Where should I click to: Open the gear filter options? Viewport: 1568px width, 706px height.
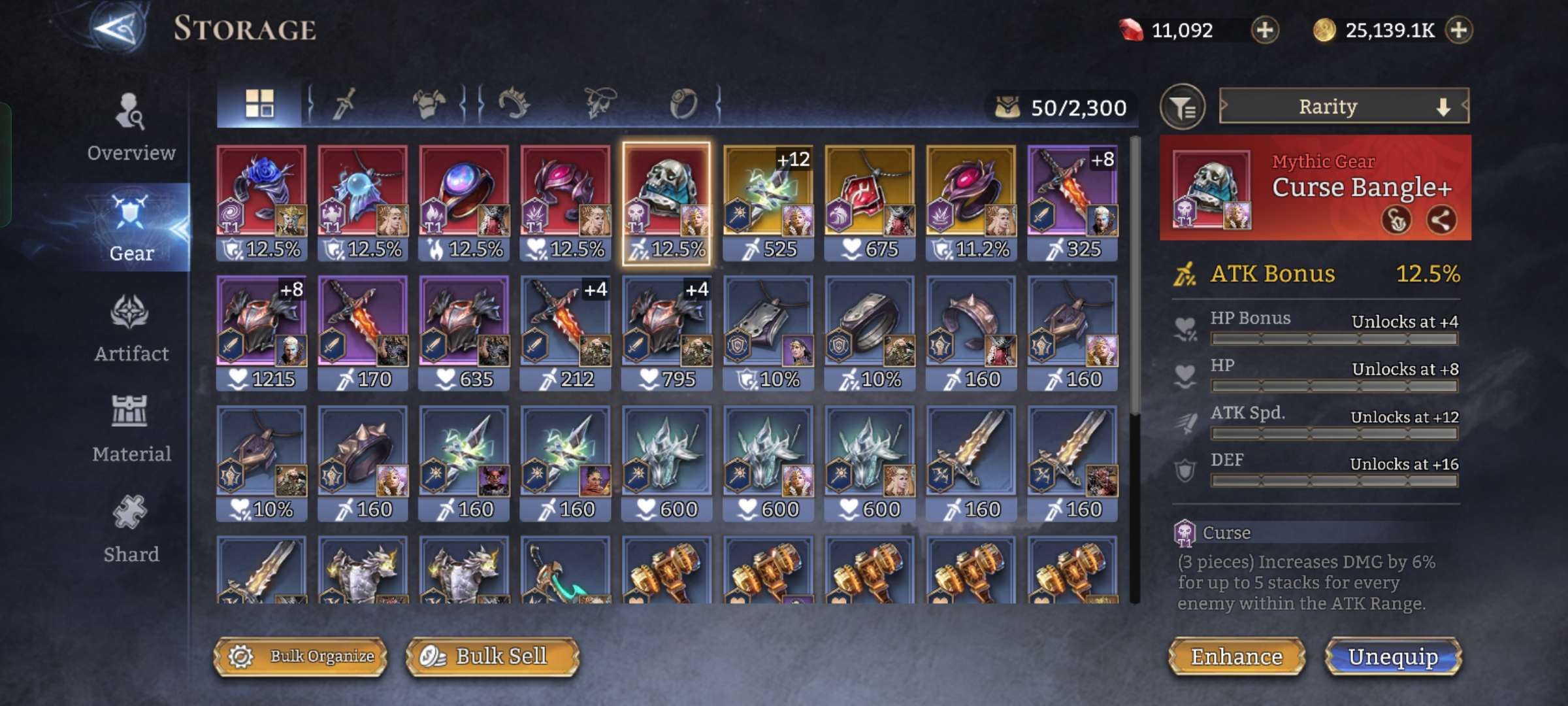[x=1183, y=107]
